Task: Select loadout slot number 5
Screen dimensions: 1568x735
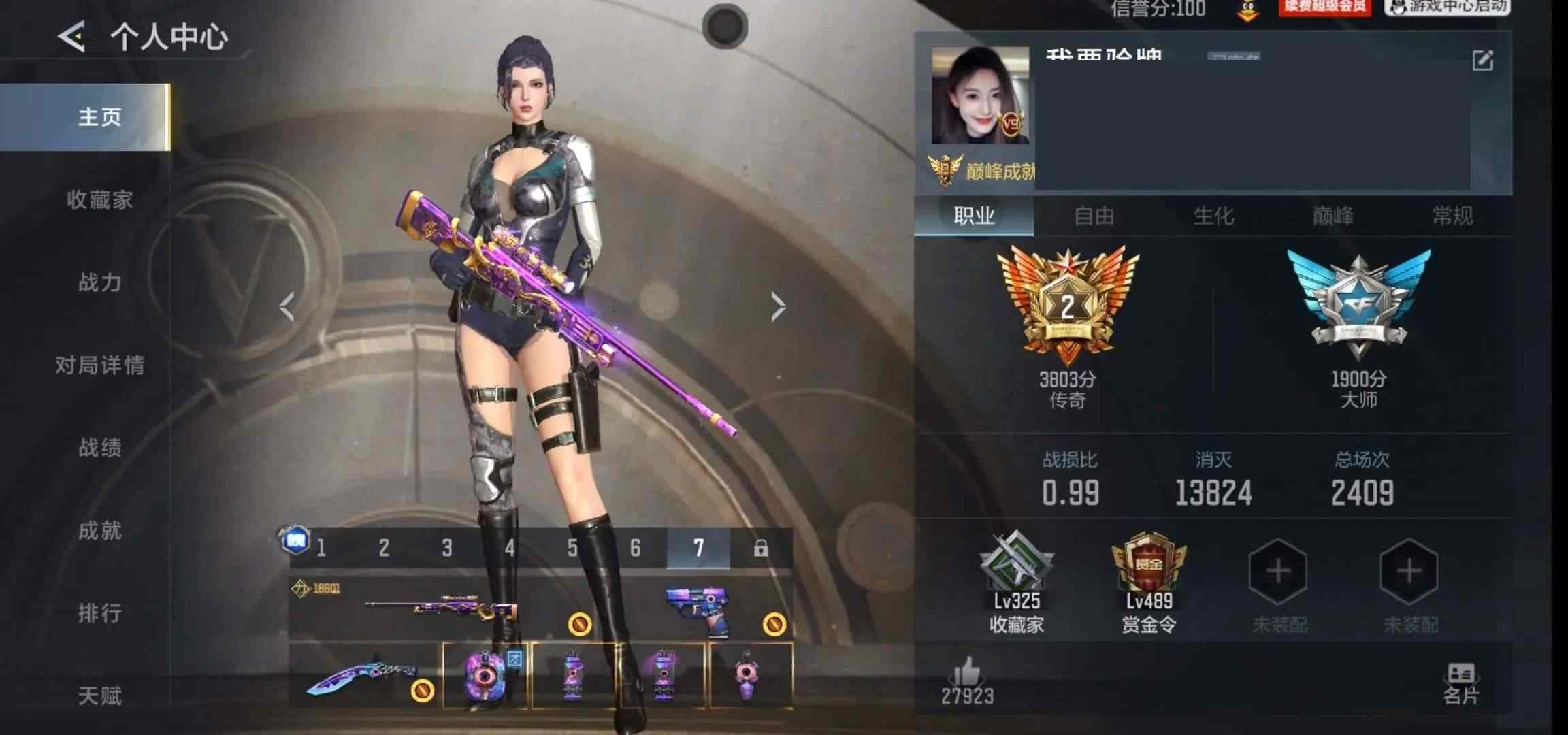Action: (572, 548)
